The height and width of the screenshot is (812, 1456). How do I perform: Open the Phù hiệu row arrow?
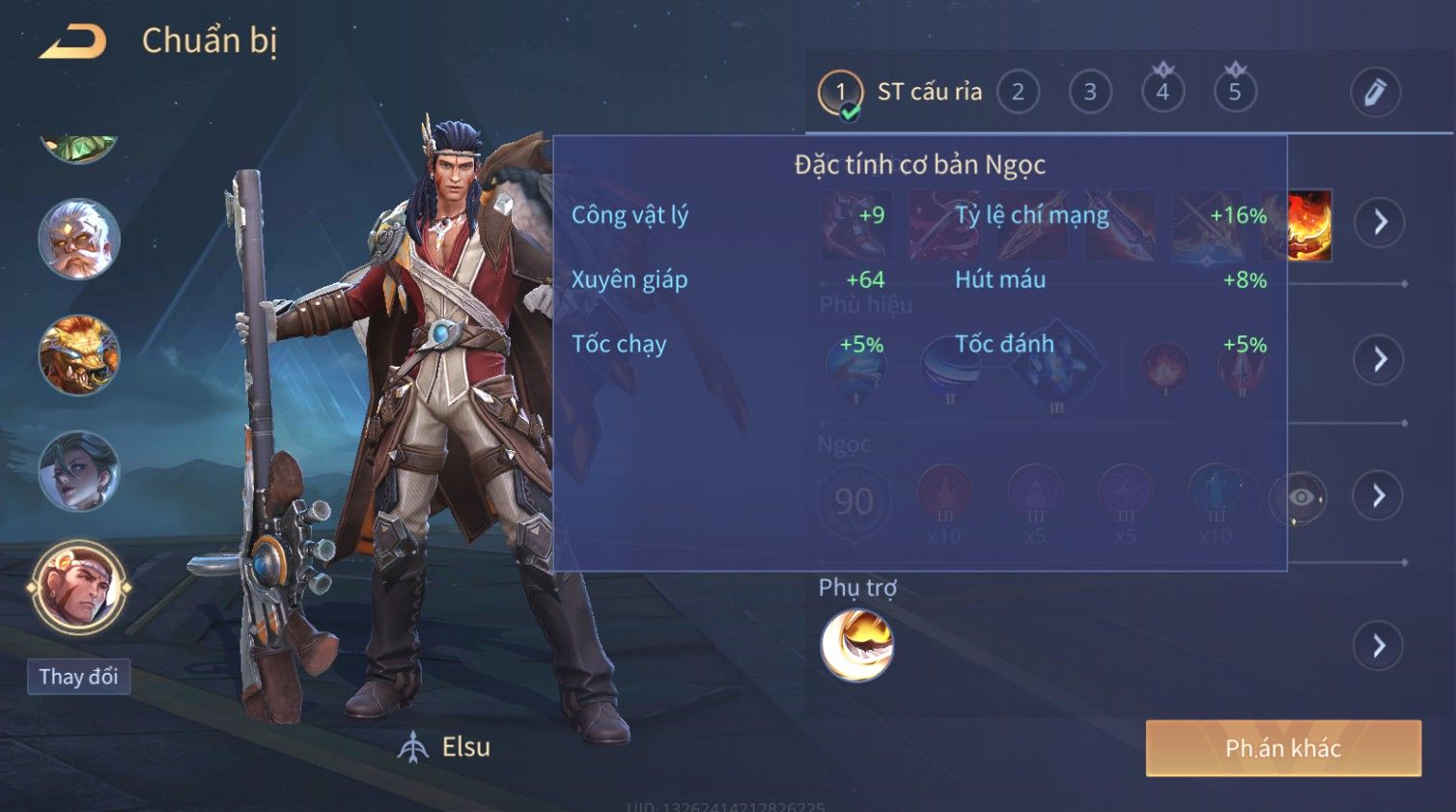pyautogui.click(x=1380, y=359)
